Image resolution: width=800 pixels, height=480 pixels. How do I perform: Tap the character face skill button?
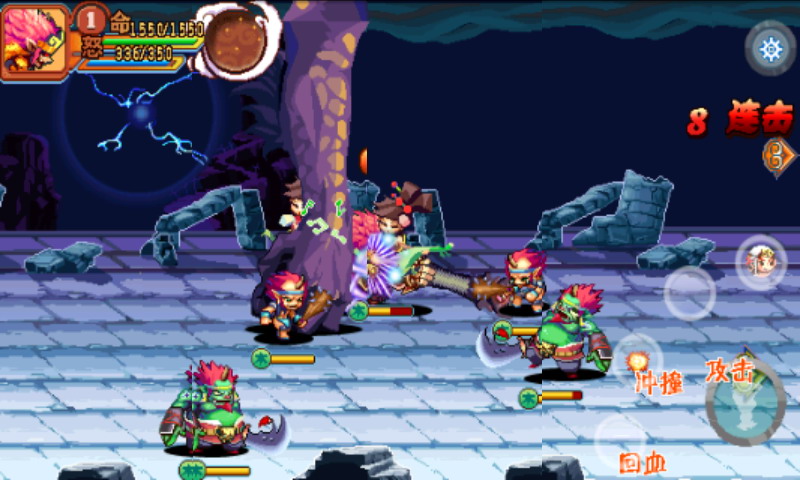pyautogui.click(x=761, y=263)
